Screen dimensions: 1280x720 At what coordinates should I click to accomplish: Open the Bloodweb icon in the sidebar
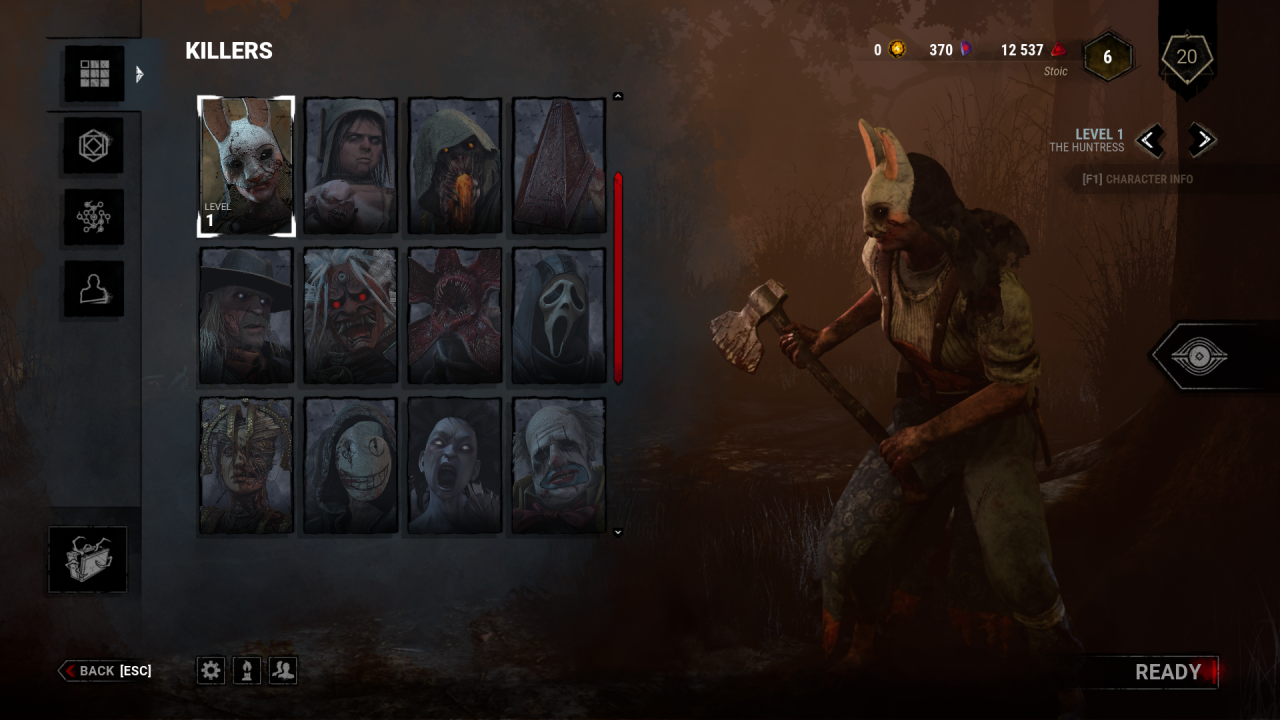click(x=93, y=216)
